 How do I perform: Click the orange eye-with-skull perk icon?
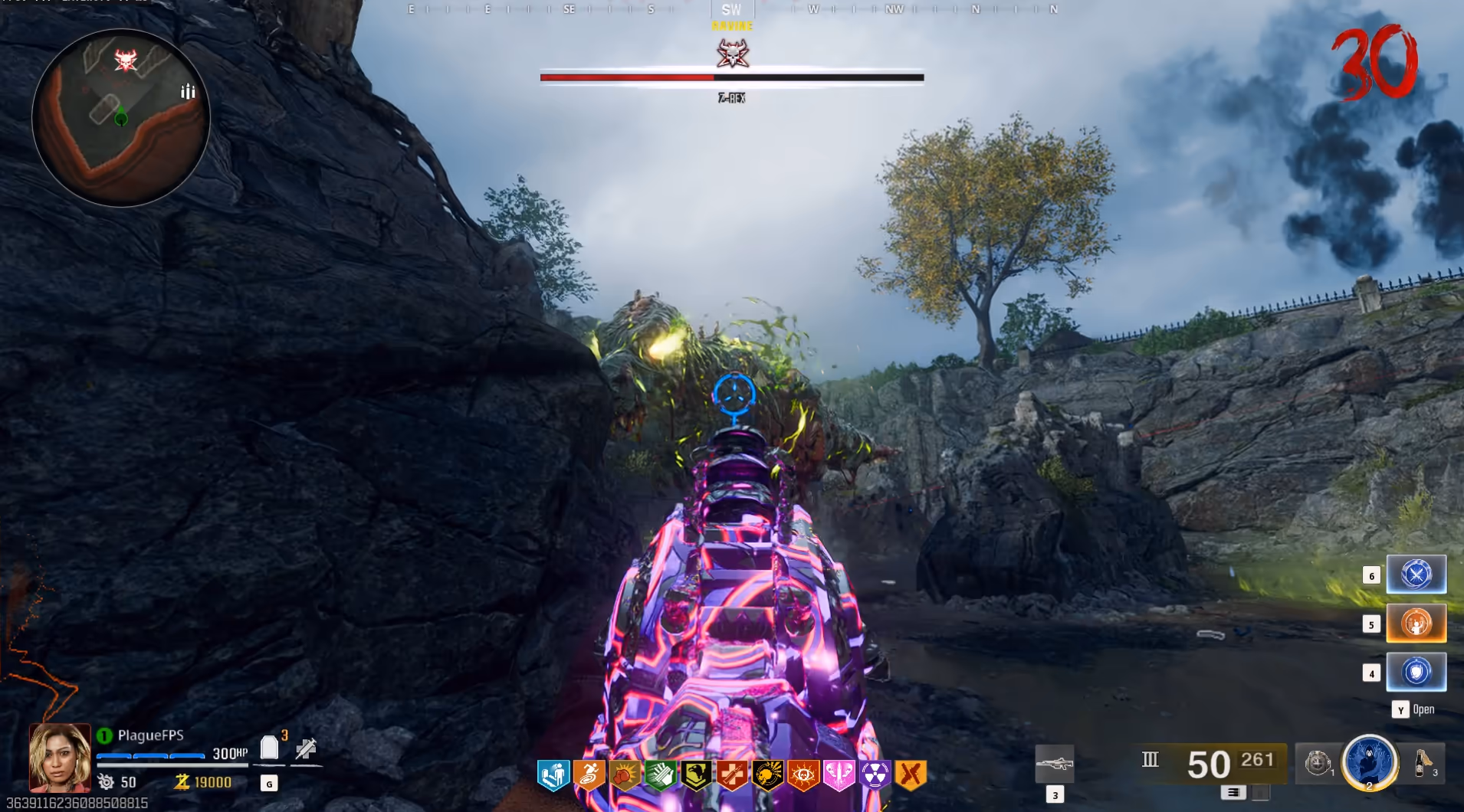coord(803,775)
